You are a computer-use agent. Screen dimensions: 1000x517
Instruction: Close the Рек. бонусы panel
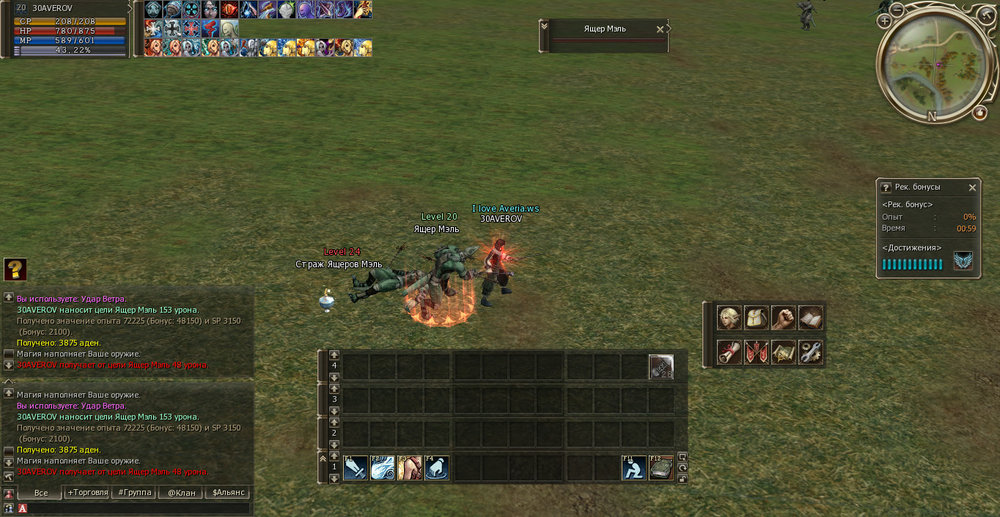(x=972, y=187)
